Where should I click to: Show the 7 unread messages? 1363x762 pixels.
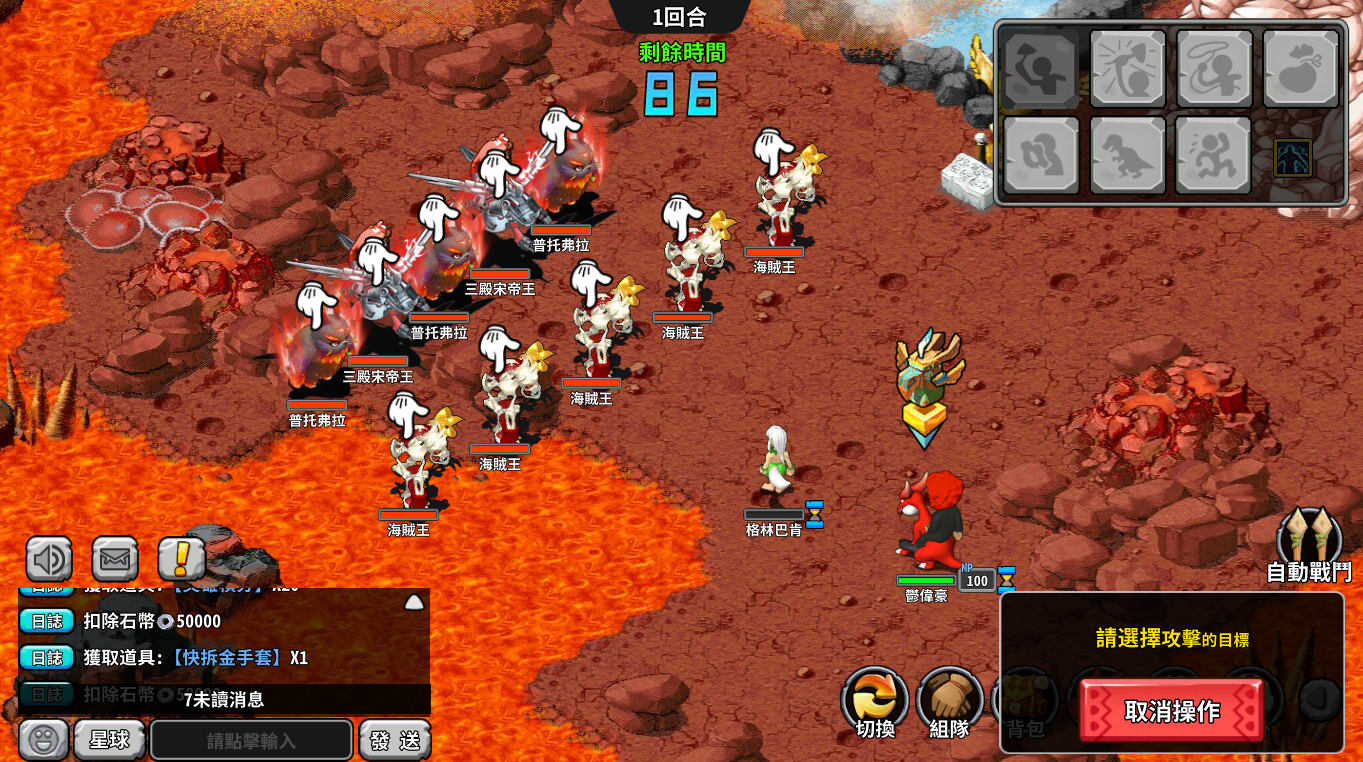pos(224,699)
